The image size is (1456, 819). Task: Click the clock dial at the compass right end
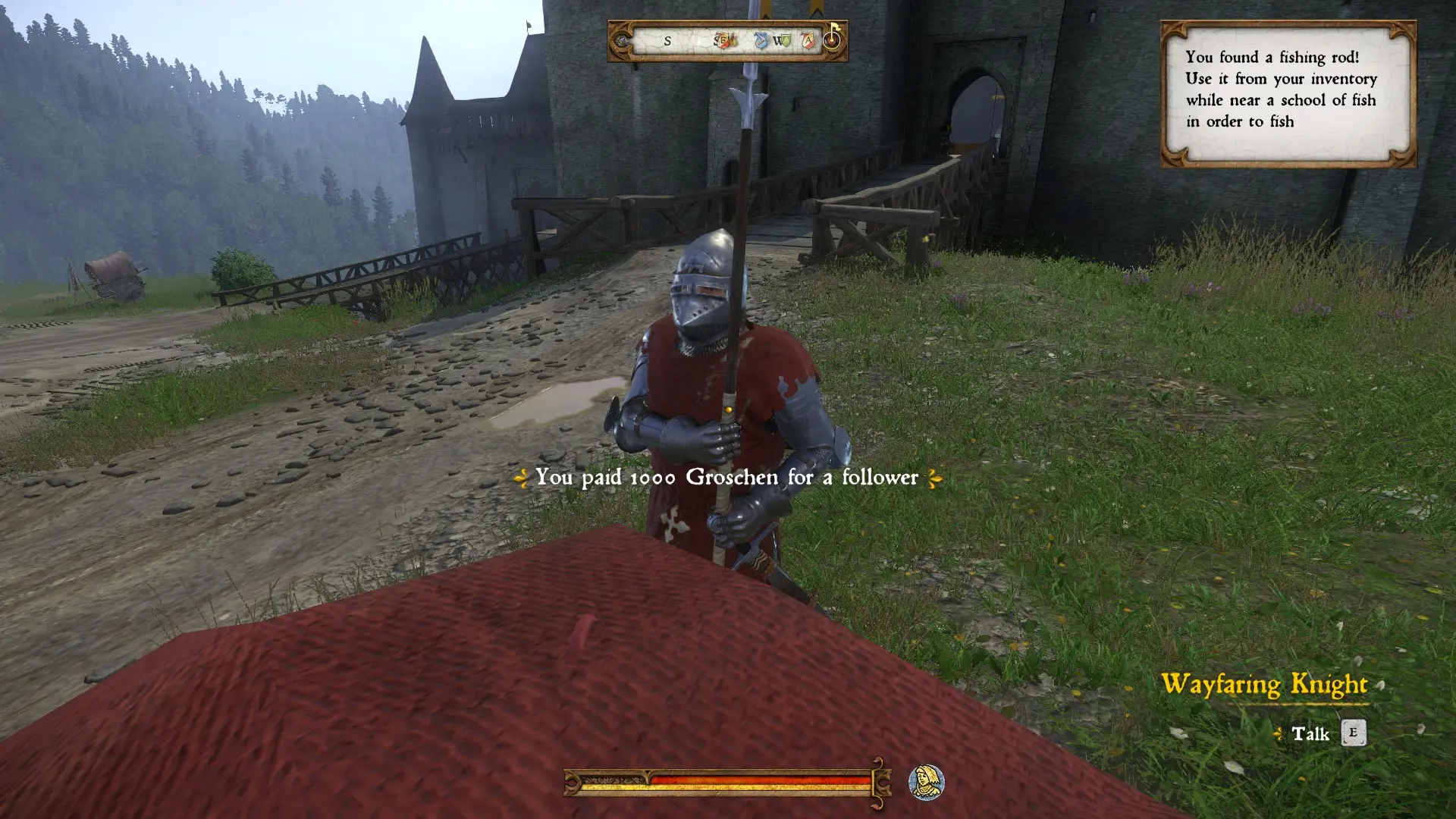tap(833, 40)
